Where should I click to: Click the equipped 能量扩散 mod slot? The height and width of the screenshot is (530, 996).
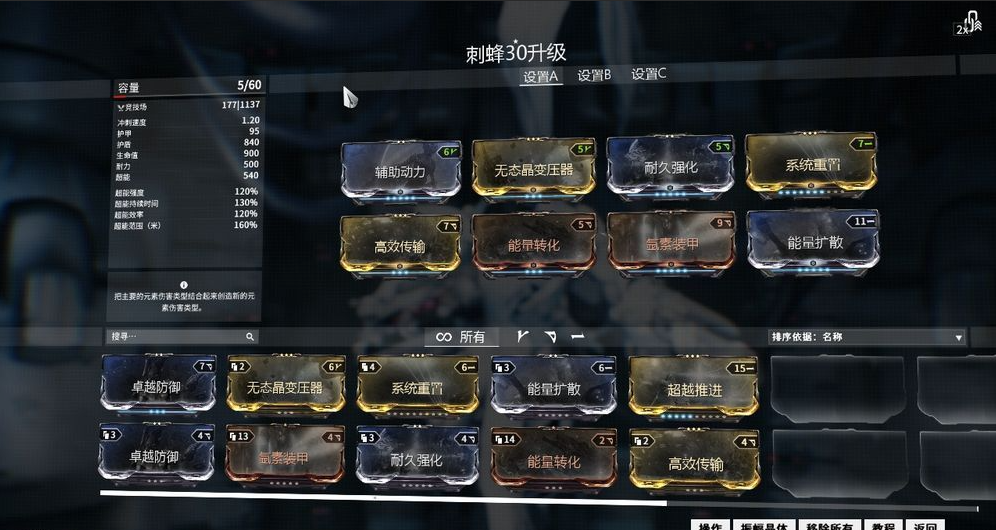coord(811,240)
